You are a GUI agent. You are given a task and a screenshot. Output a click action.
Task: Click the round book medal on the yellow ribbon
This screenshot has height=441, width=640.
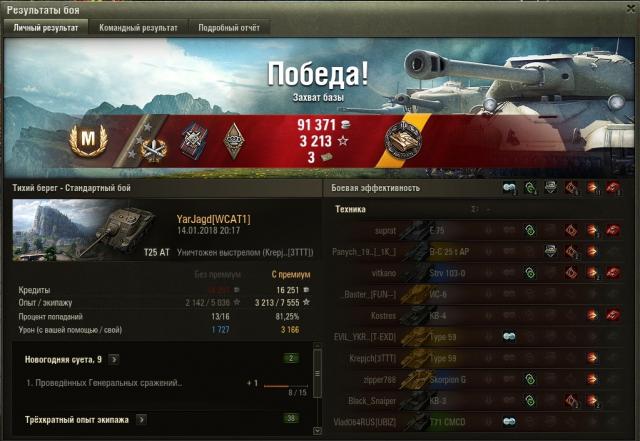coord(402,141)
